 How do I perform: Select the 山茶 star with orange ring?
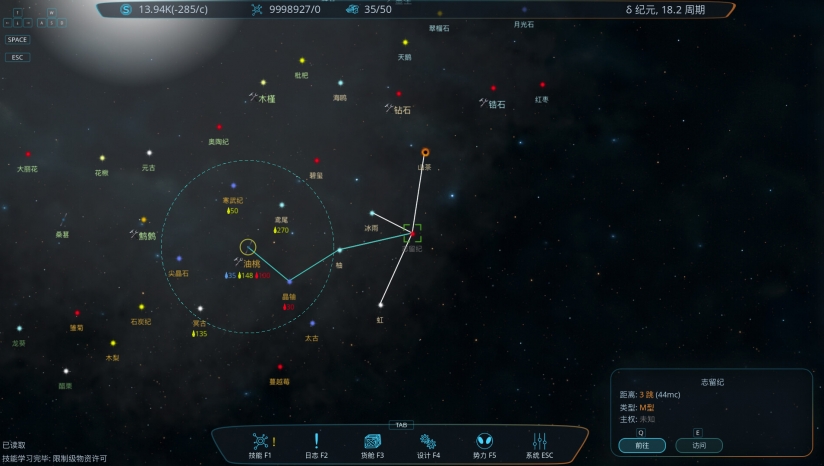tap(425, 152)
